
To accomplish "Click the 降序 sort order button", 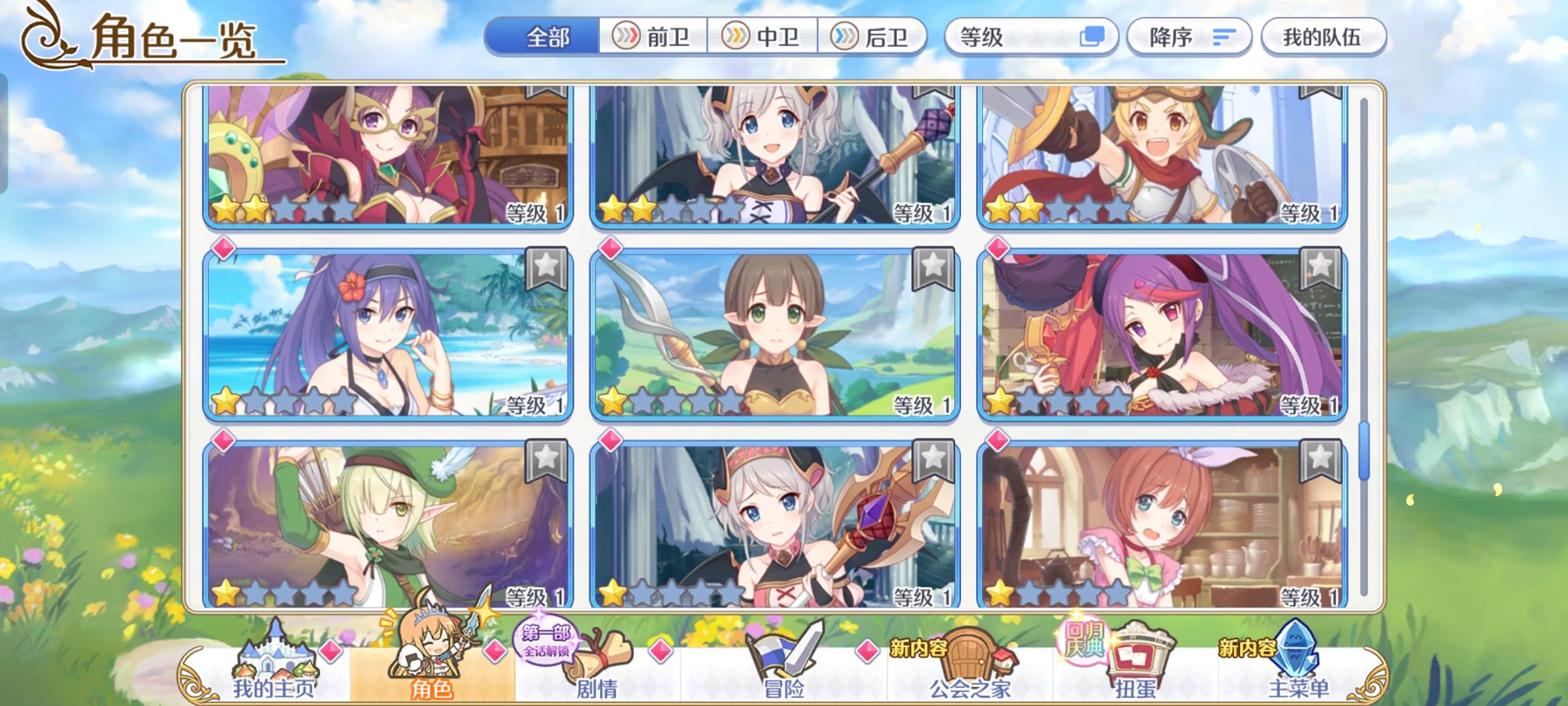I will click(1189, 37).
